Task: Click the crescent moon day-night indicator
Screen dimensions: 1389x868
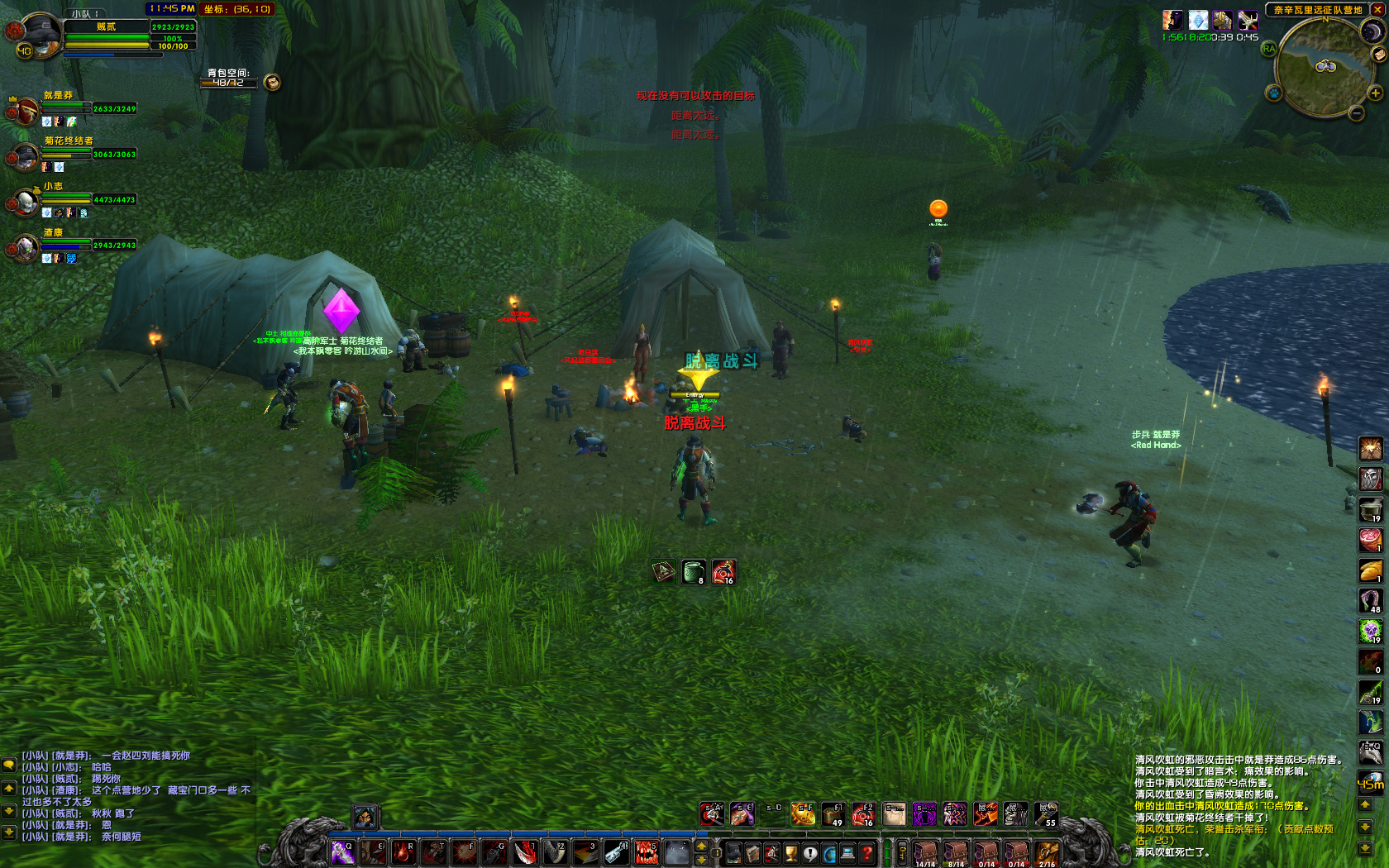Action: coord(1372,31)
